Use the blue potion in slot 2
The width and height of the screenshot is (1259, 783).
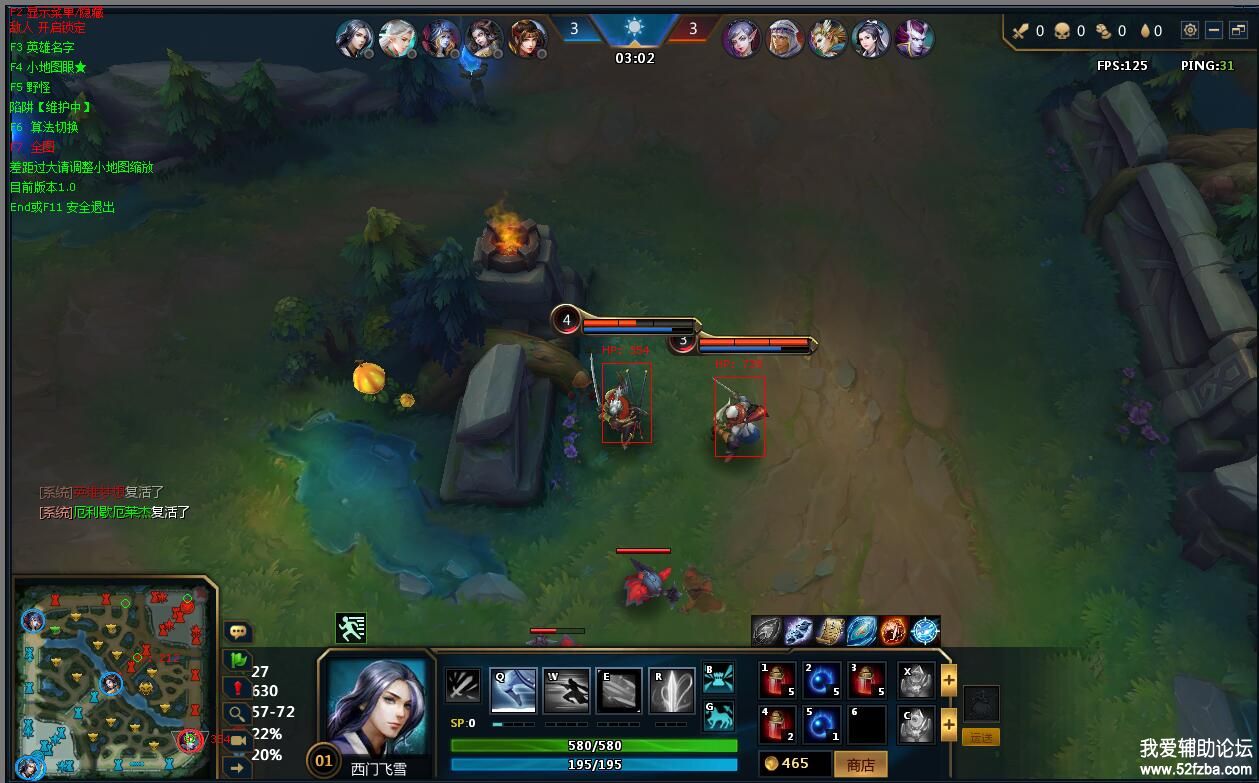pos(822,681)
